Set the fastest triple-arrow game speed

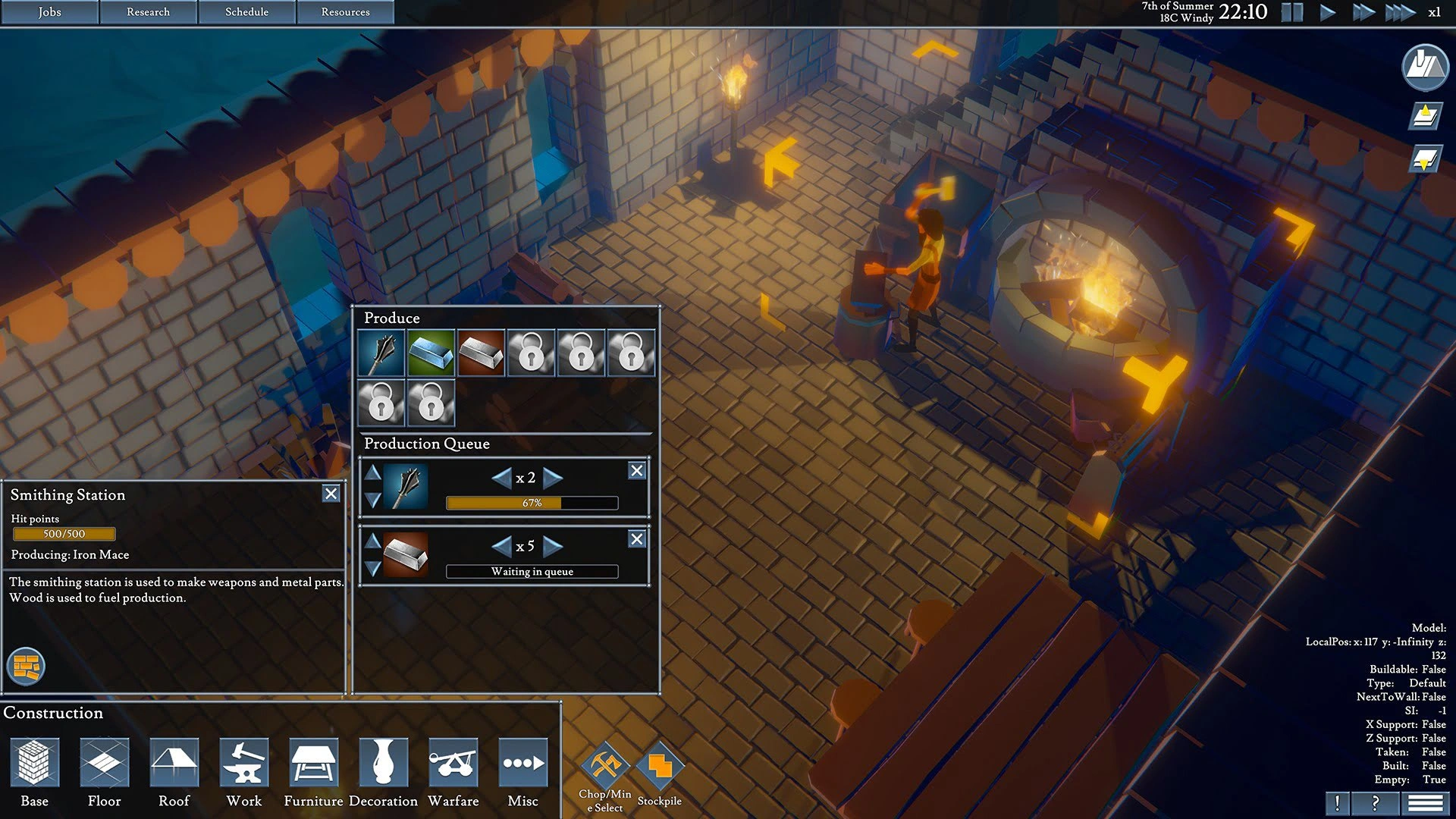[x=1400, y=12]
